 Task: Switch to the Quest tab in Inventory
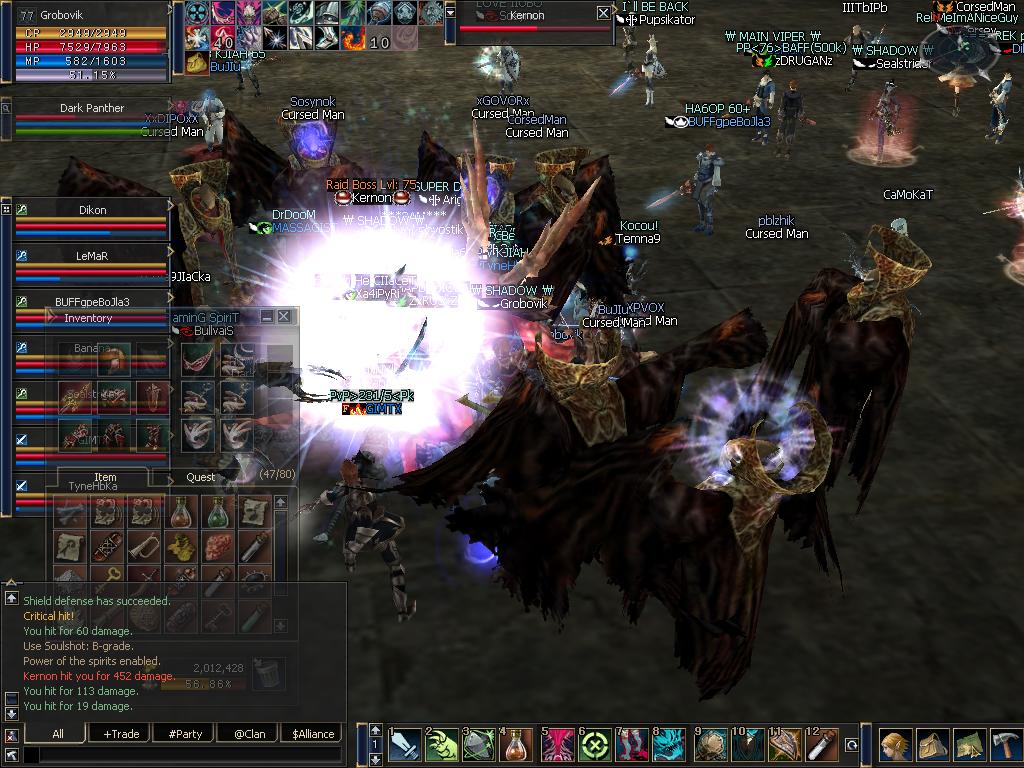point(200,478)
